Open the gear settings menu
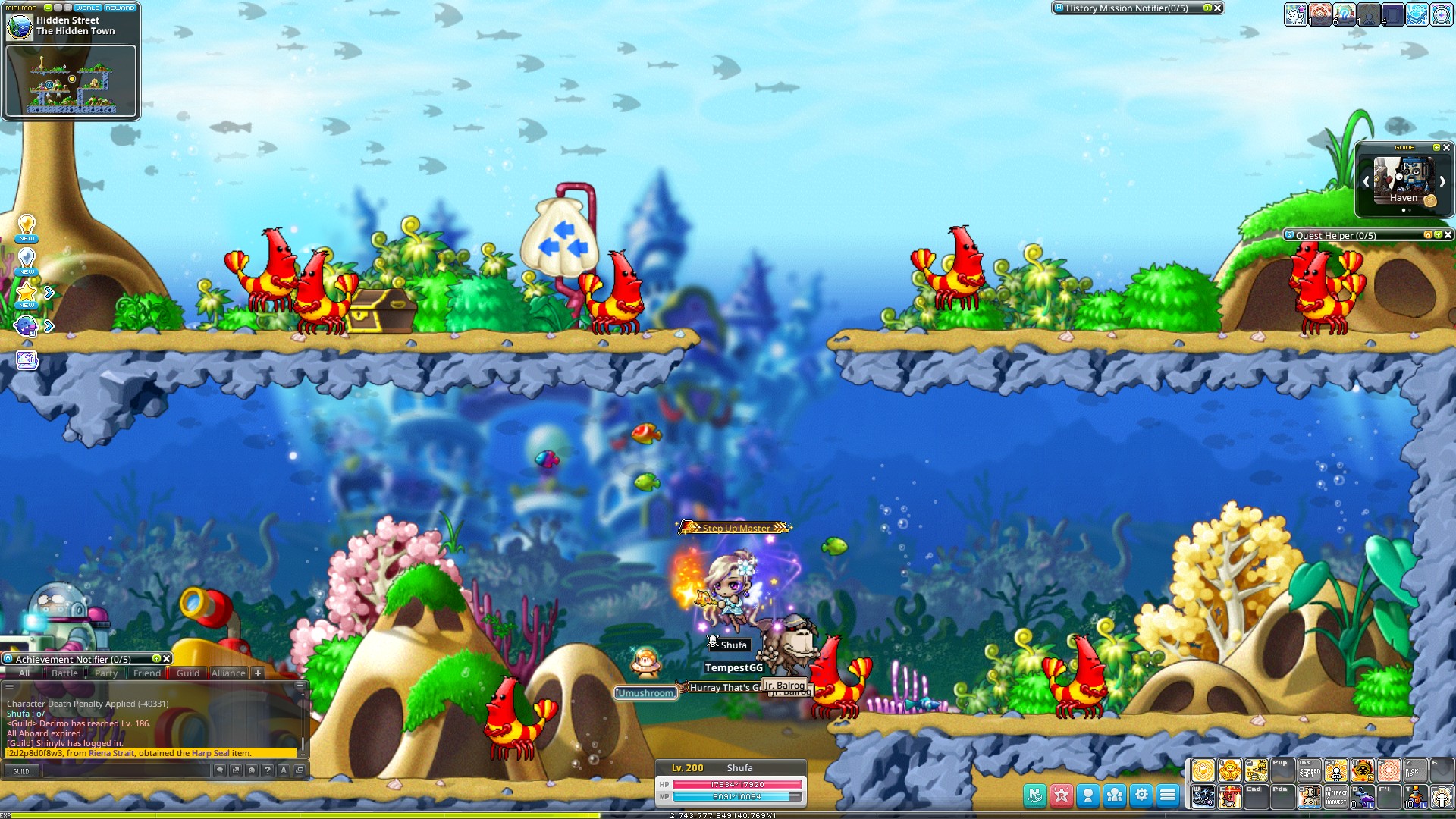This screenshot has width=1456, height=819. click(1141, 795)
